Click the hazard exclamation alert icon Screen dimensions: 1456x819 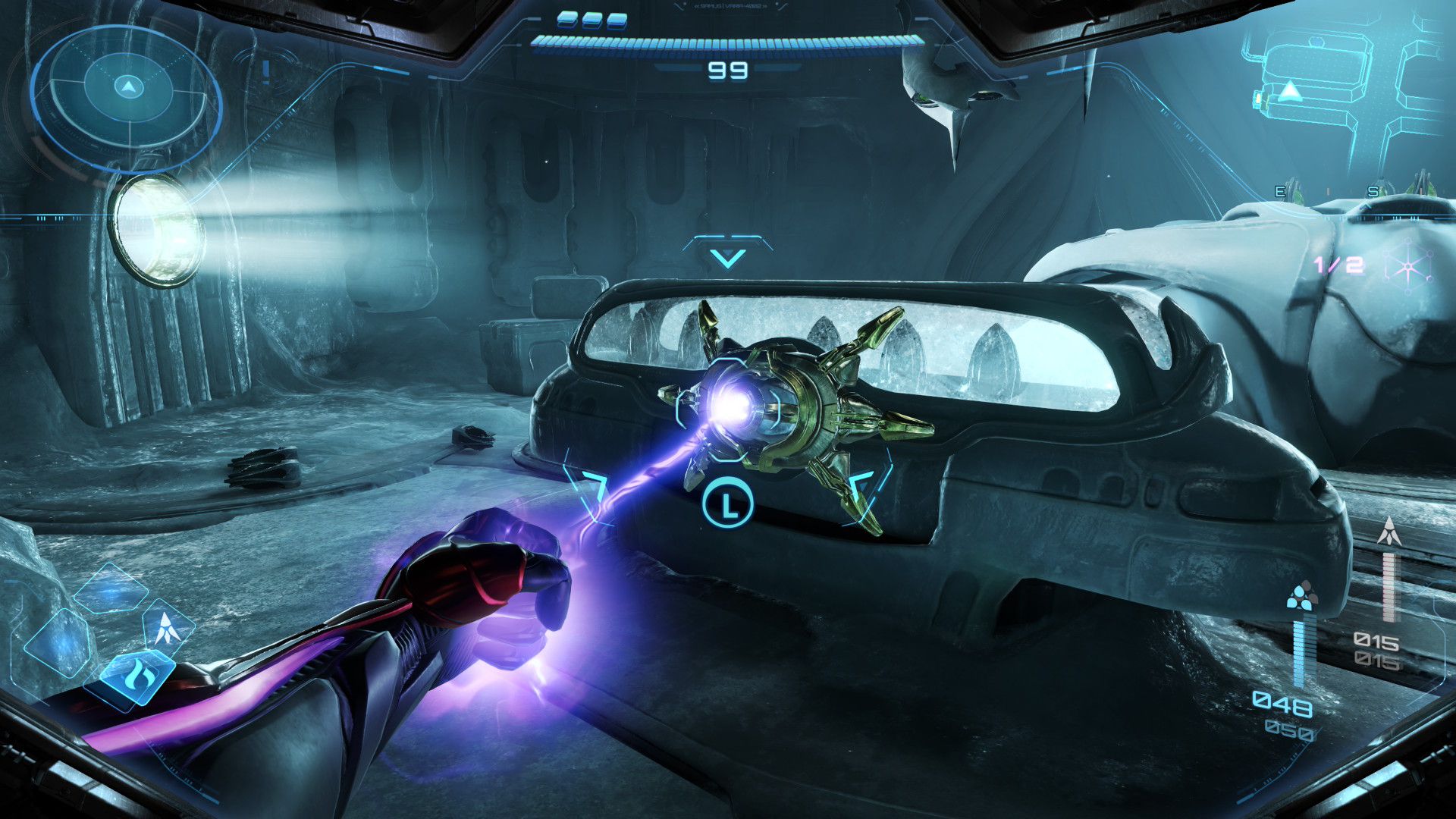(266, 72)
